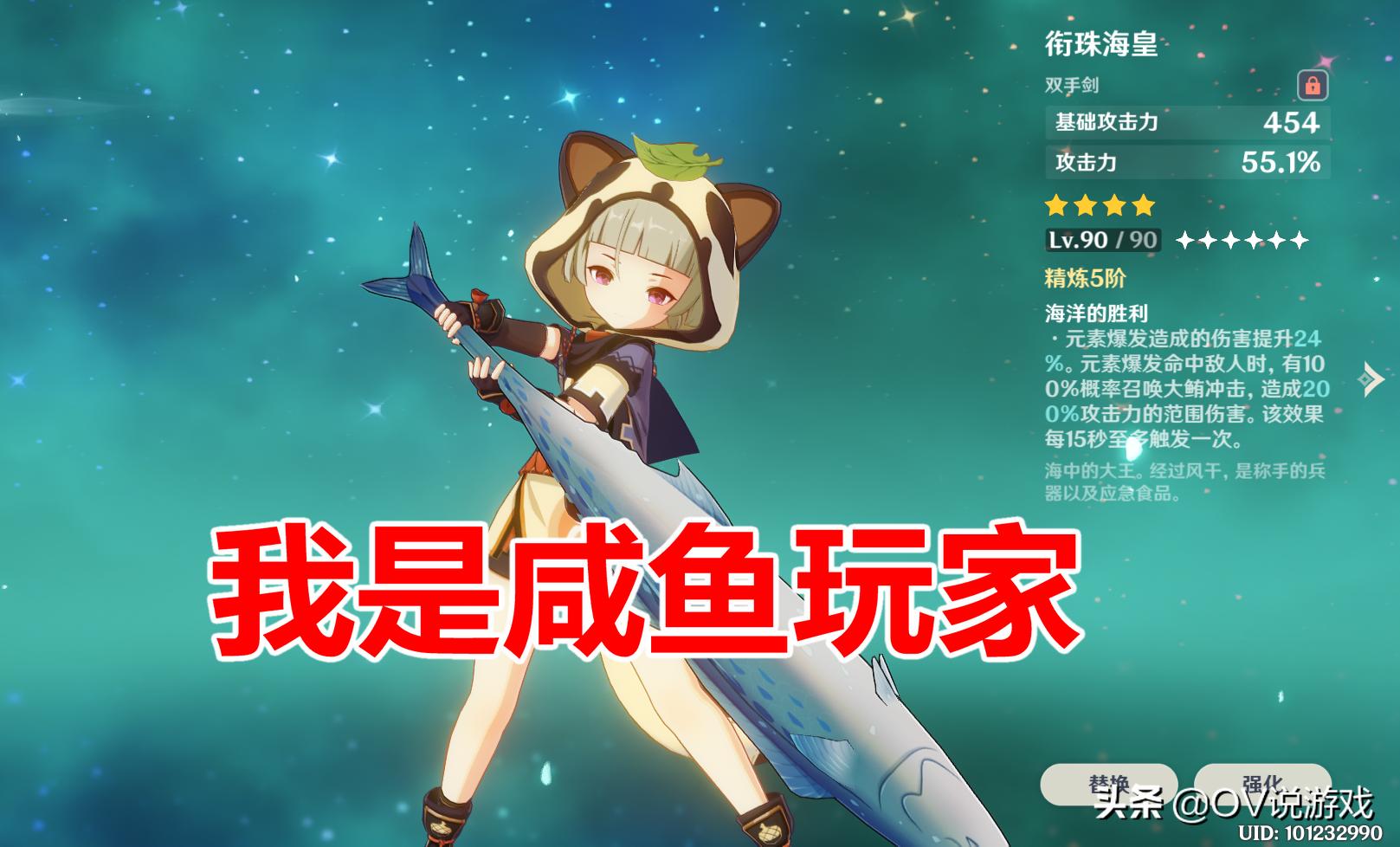Image resolution: width=1400 pixels, height=847 pixels.
Task: Expand more weapon details via right chevron arrow
Action: (x=1371, y=379)
